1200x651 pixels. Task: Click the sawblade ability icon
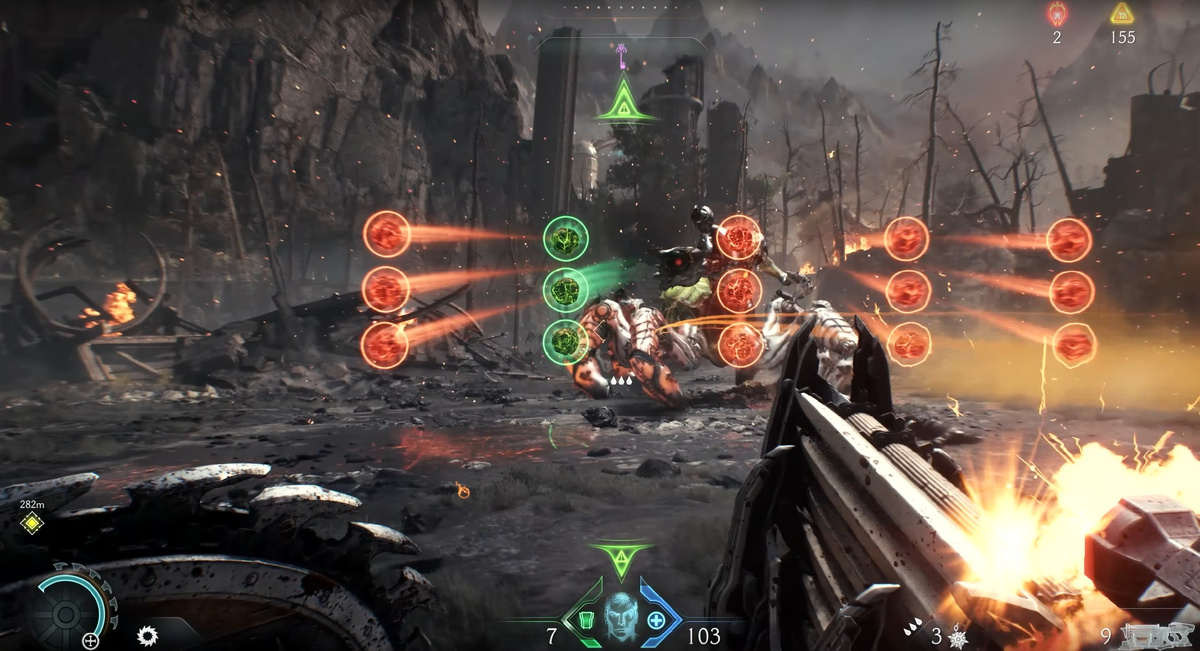click(x=148, y=634)
